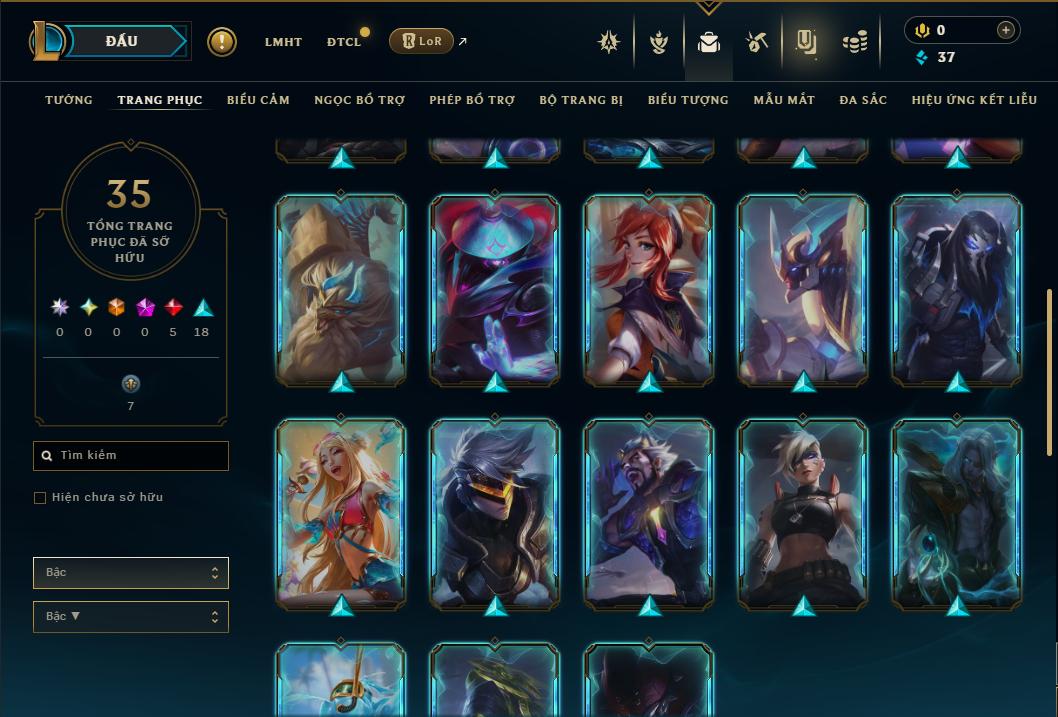Launch the LoR external link
This screenshot has width=1058, height=717.
tap(428, 41)
